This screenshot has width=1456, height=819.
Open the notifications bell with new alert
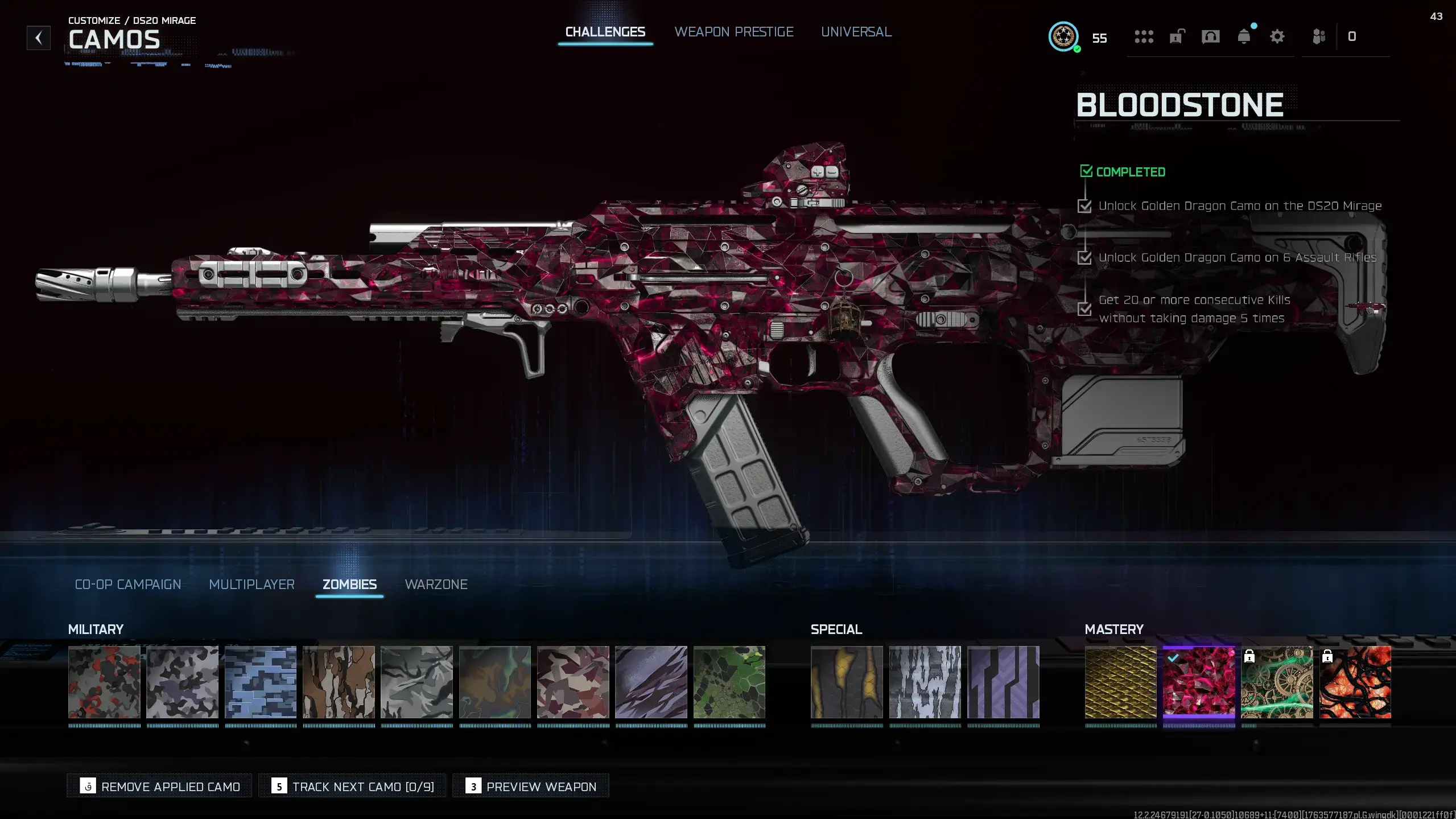click(x=1244, y=37)
